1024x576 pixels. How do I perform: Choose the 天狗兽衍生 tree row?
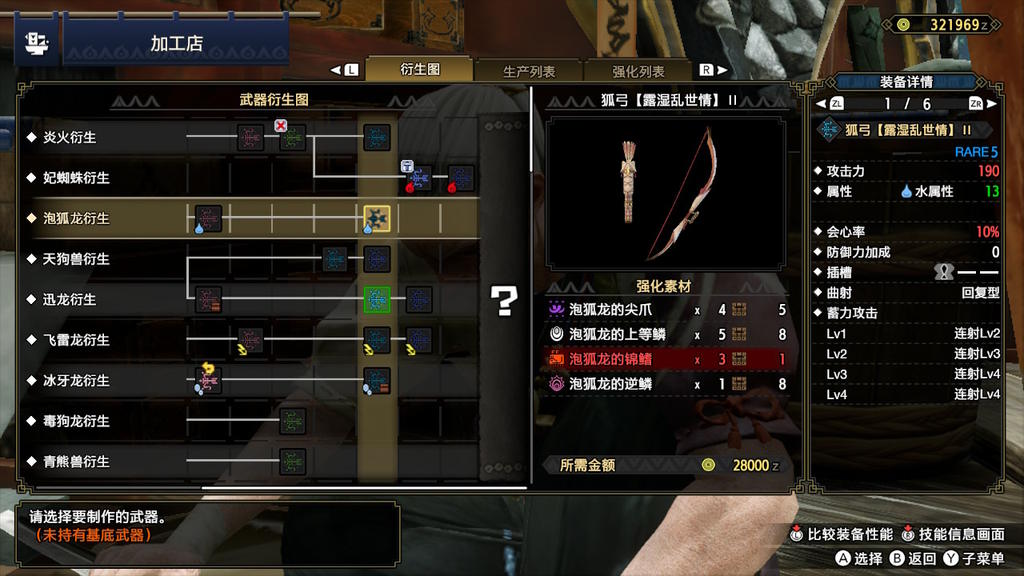click(x=77, y=259)
